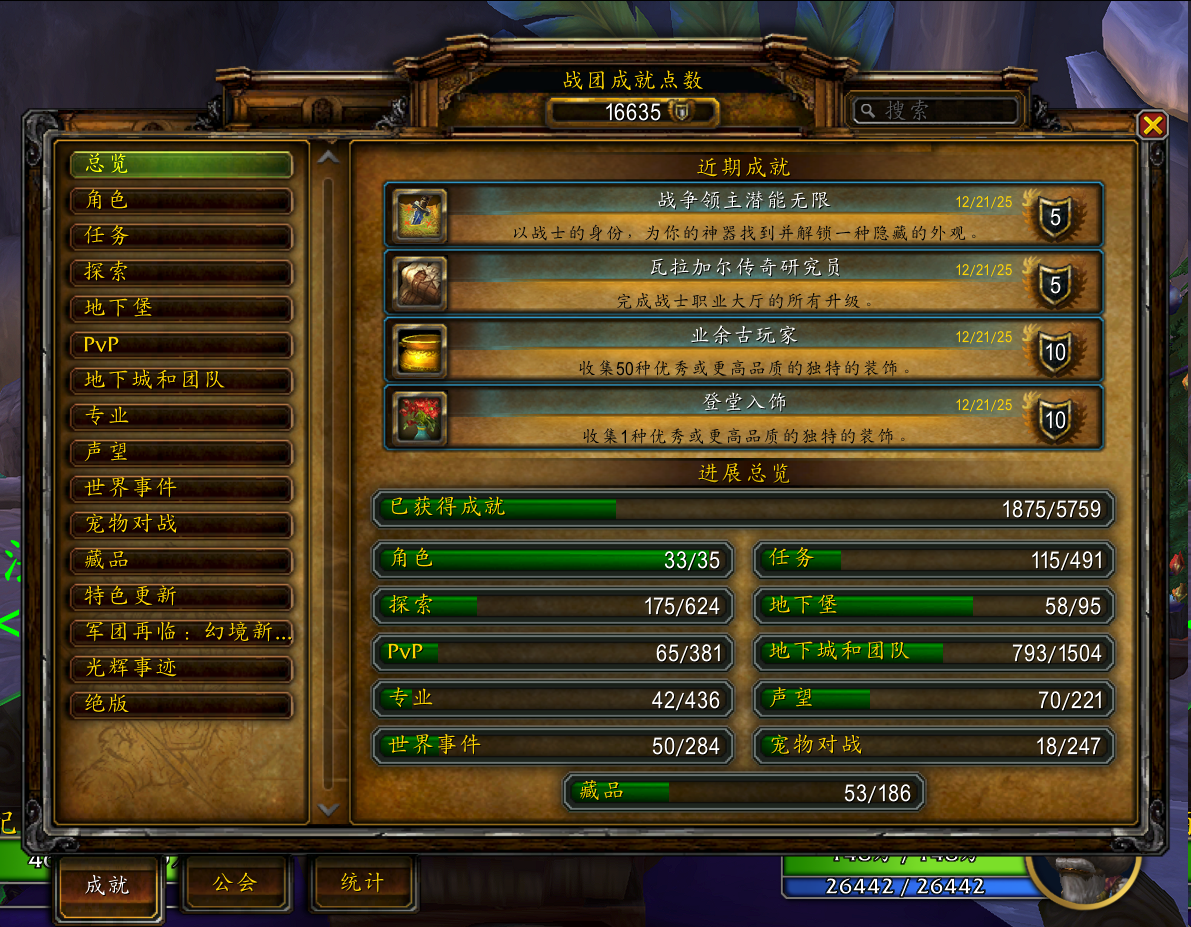Close the achievements window
The height and width of the screenshot is (927, 1191).
(x=1152, y=124)
